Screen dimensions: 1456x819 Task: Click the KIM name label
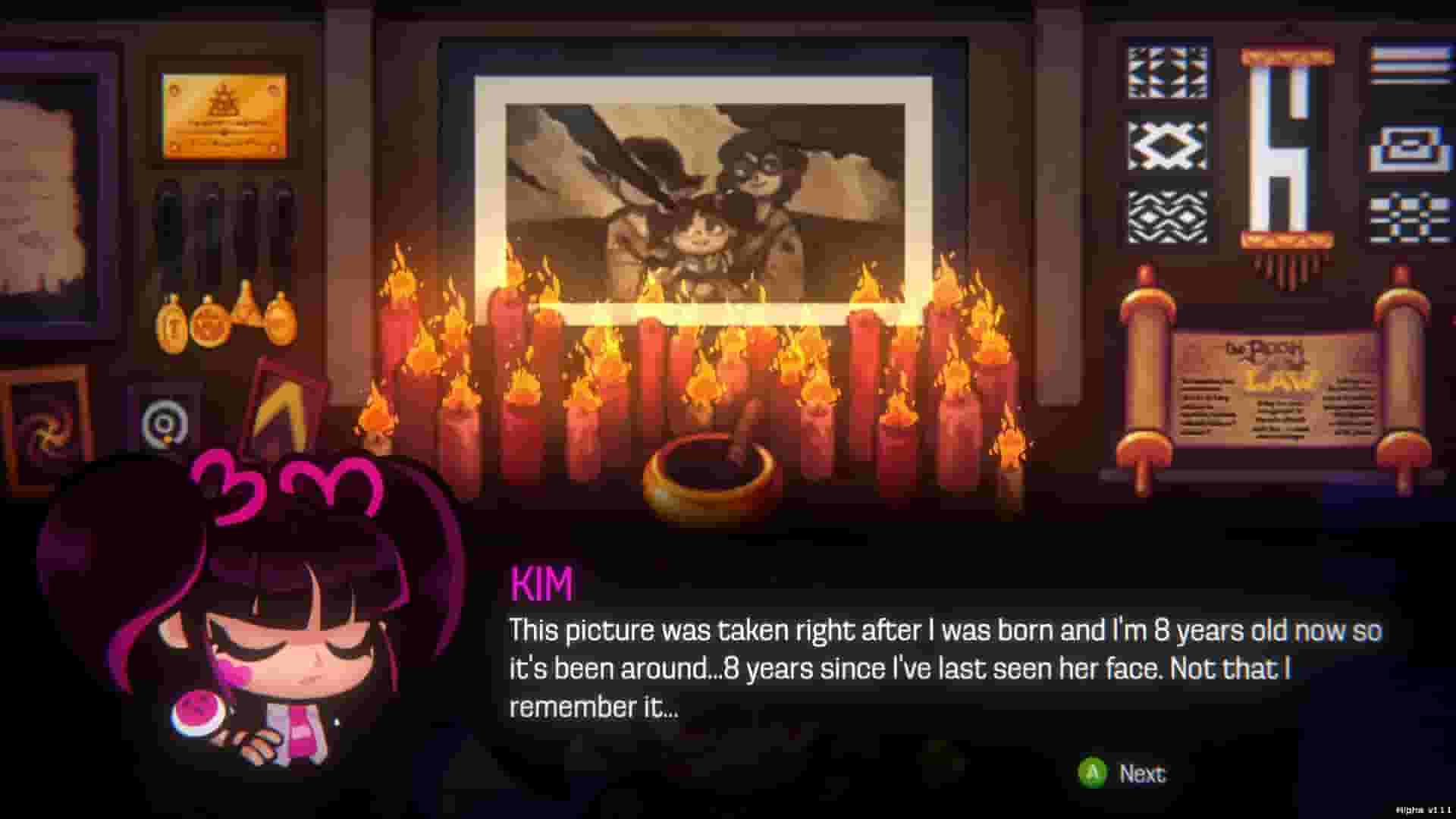click(541, 582)
